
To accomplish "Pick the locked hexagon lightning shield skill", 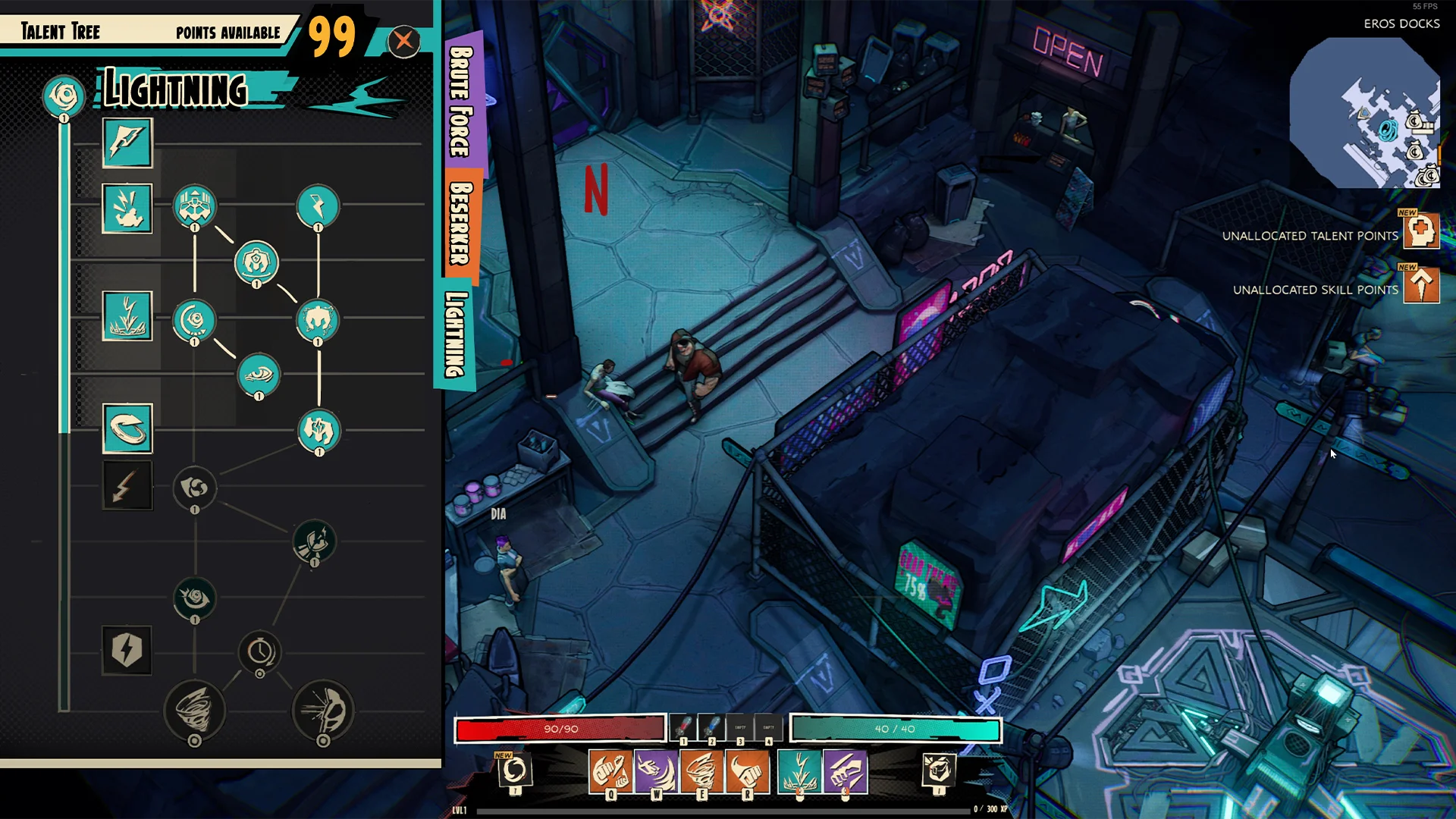I will [127, 650].
